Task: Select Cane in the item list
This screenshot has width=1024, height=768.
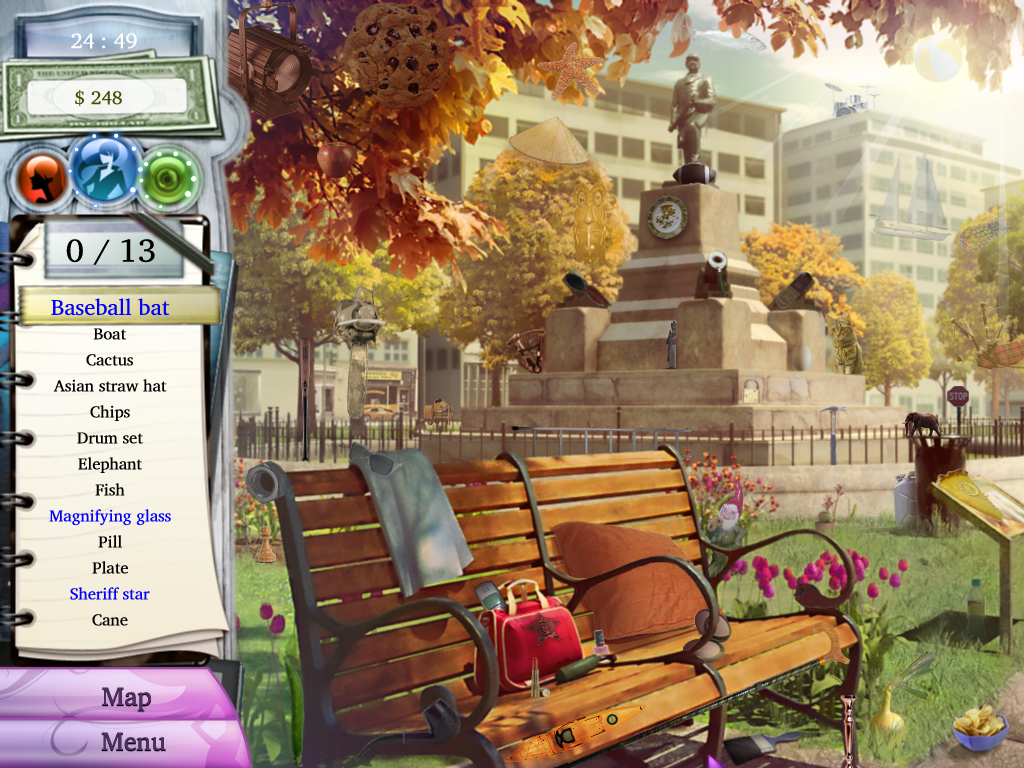Action: point(110,620)
